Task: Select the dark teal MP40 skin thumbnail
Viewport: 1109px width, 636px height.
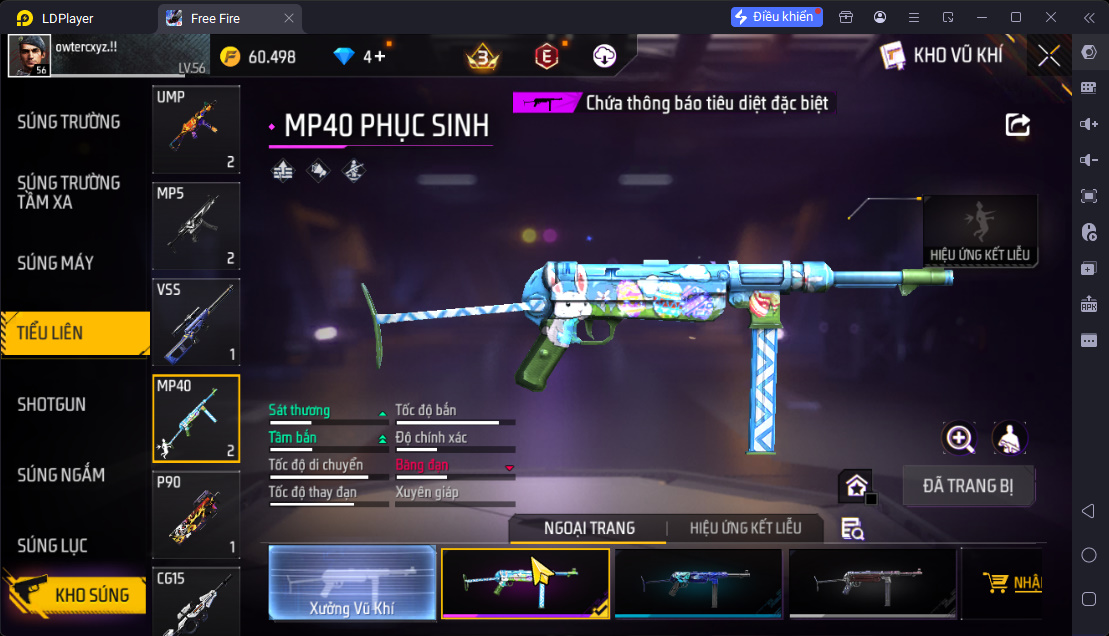Action: [x=698, y=583]
